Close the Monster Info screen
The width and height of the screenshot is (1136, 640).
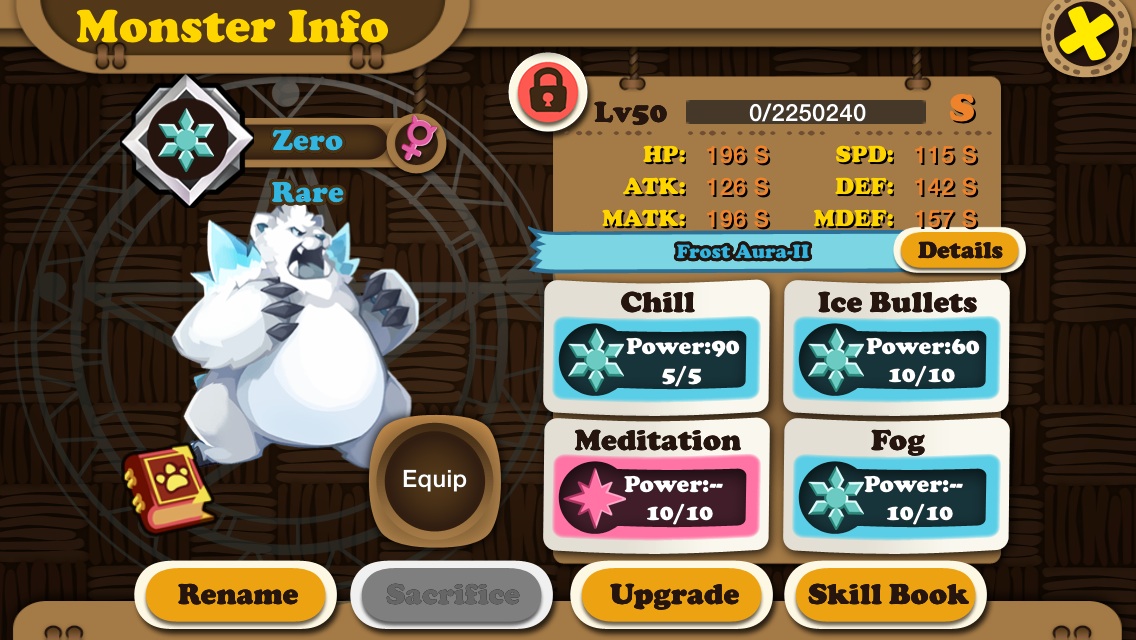pos(1087,37)
